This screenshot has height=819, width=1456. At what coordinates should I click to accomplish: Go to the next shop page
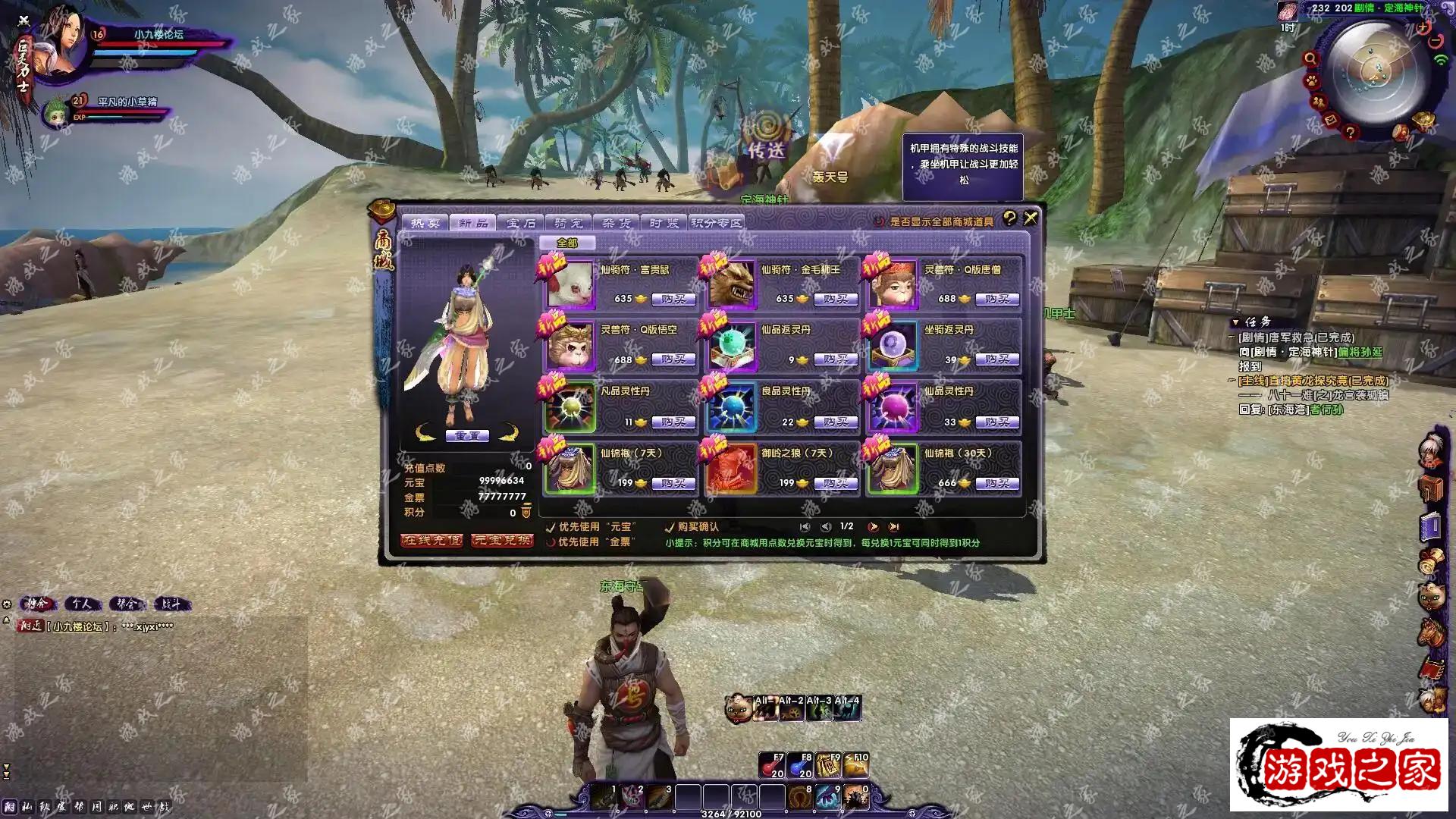tap(874, 526)
